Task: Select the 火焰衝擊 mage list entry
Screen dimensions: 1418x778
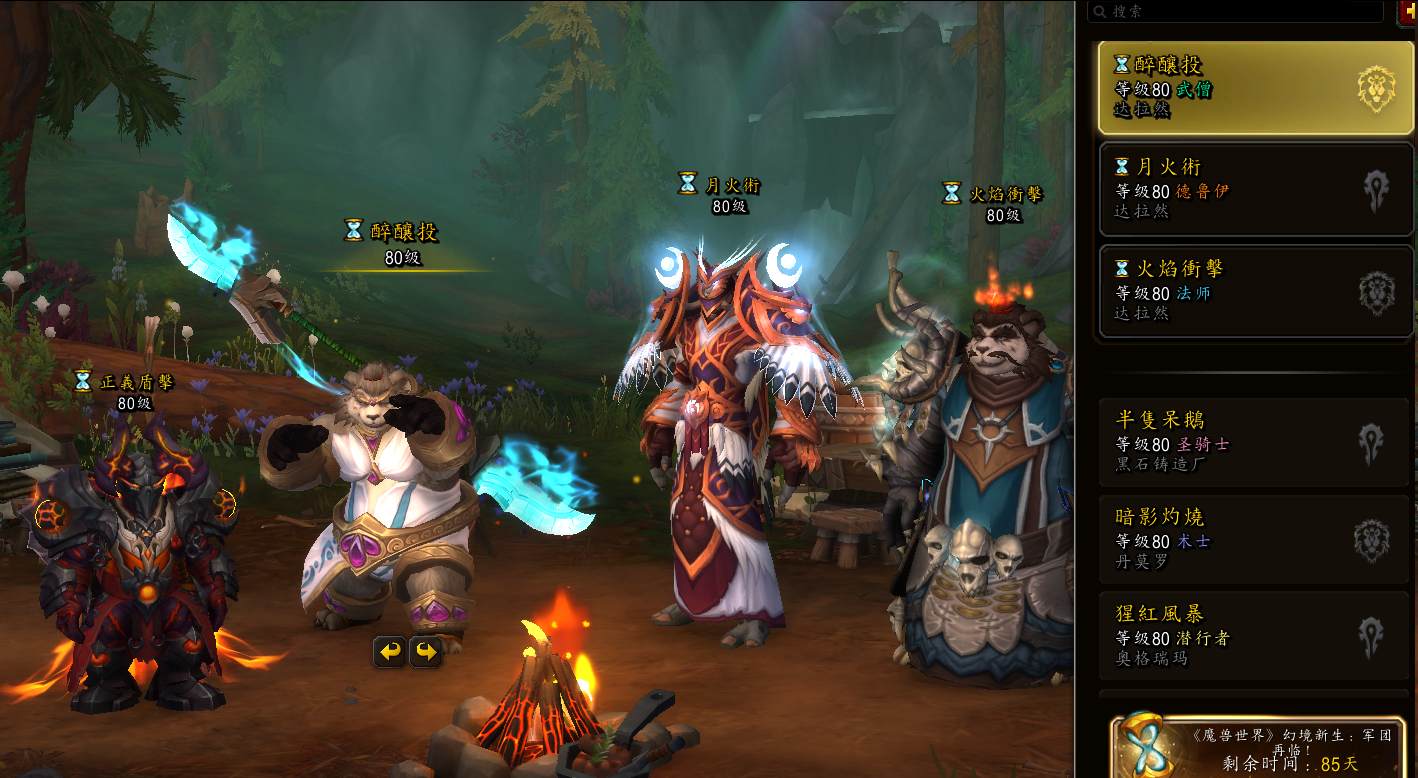Action: [x=1255, y=291]
